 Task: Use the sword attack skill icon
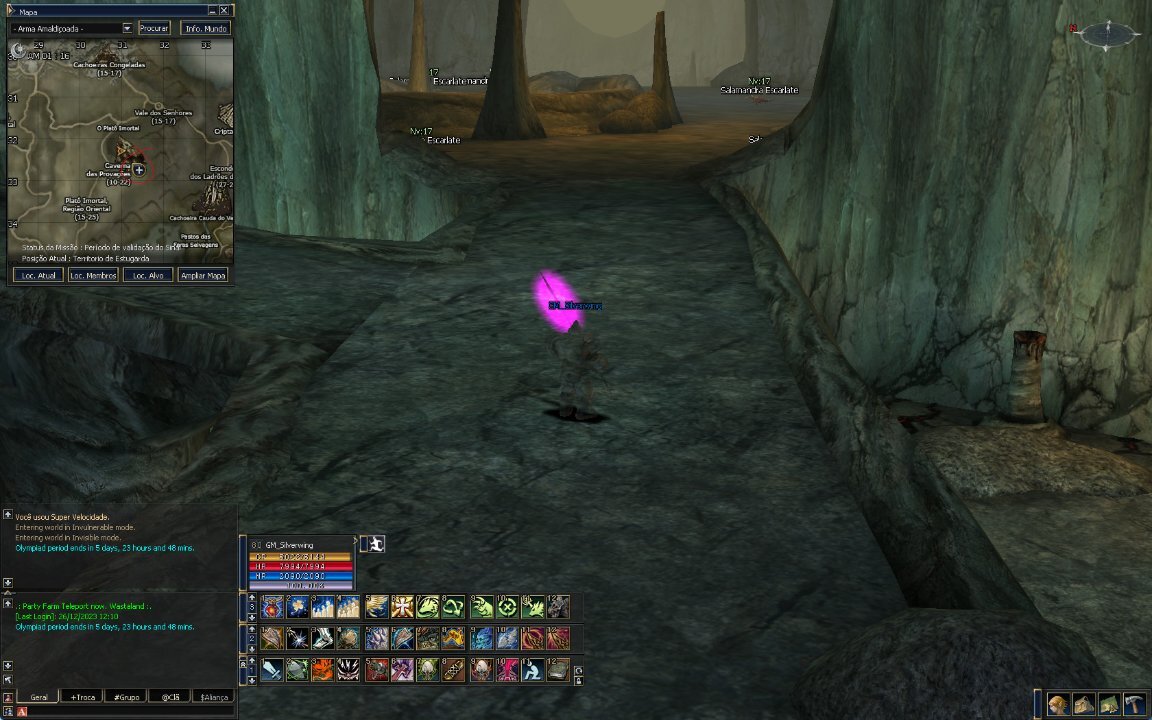click(x=272, y=670)
